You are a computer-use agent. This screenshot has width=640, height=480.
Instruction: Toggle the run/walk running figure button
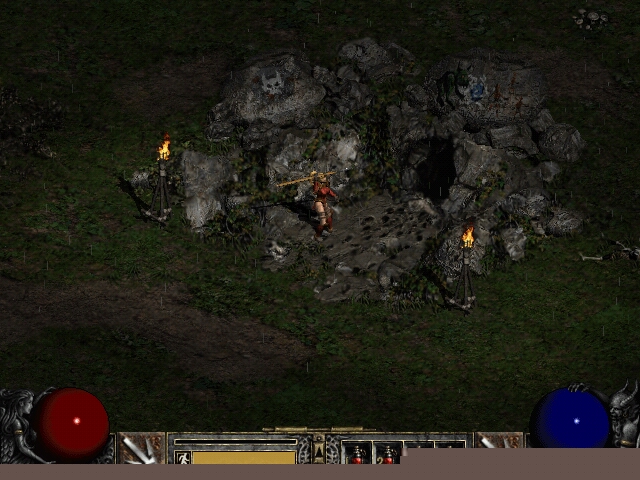(183, 457)
